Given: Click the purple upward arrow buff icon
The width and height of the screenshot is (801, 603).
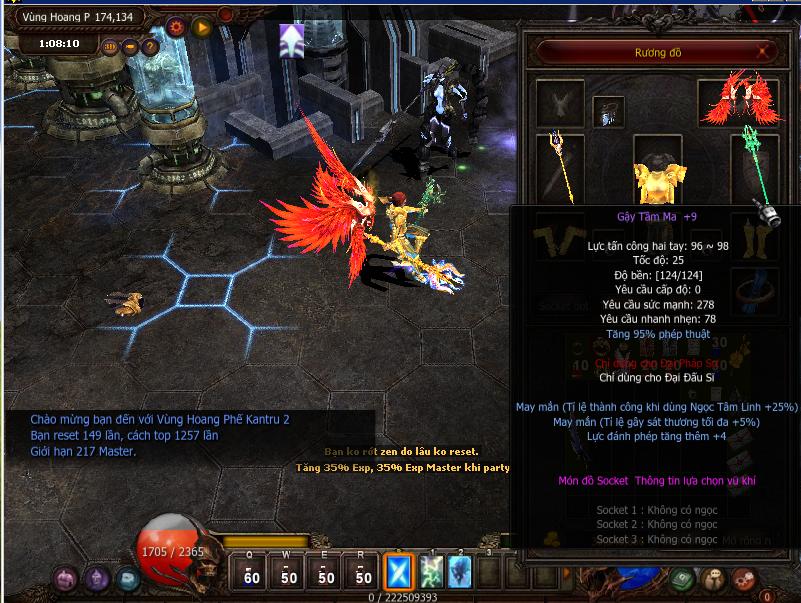Looking at the screenshot, I should (x=292, y=42).
